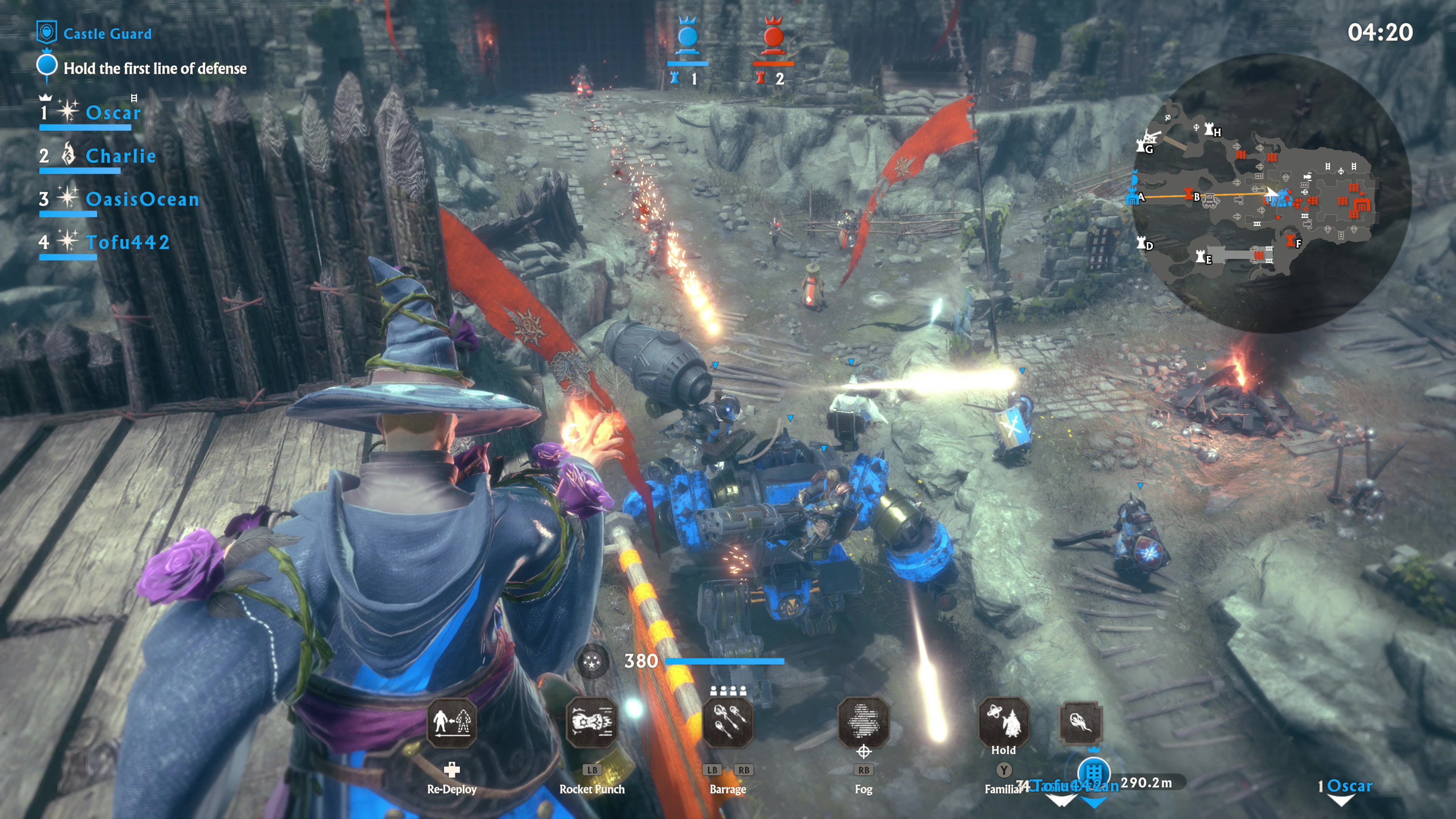
Task: Select player Charlie in the scoreboard
Action: click(121, 156)
